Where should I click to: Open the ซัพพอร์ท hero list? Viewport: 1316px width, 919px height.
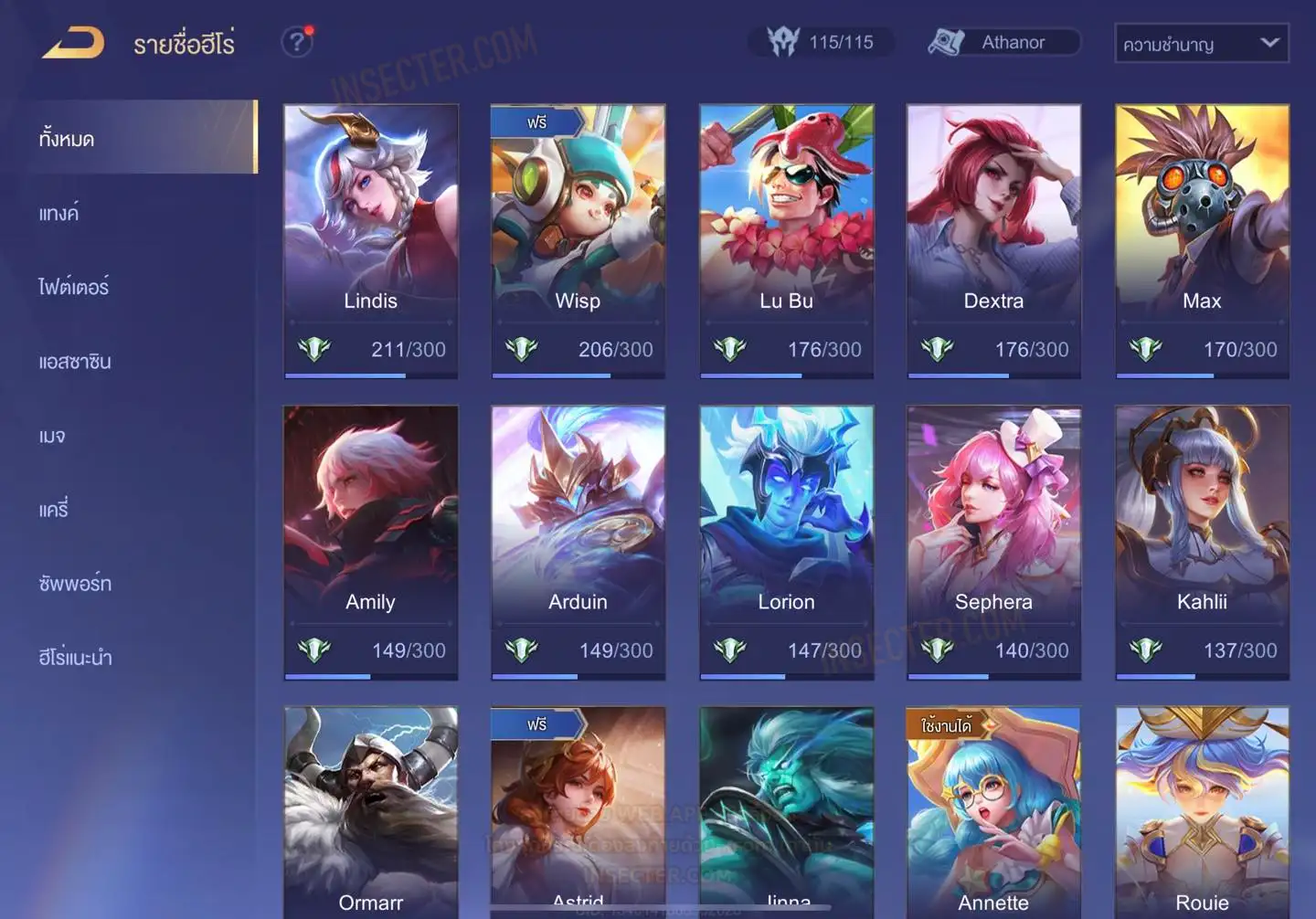(x=75, y=584)
